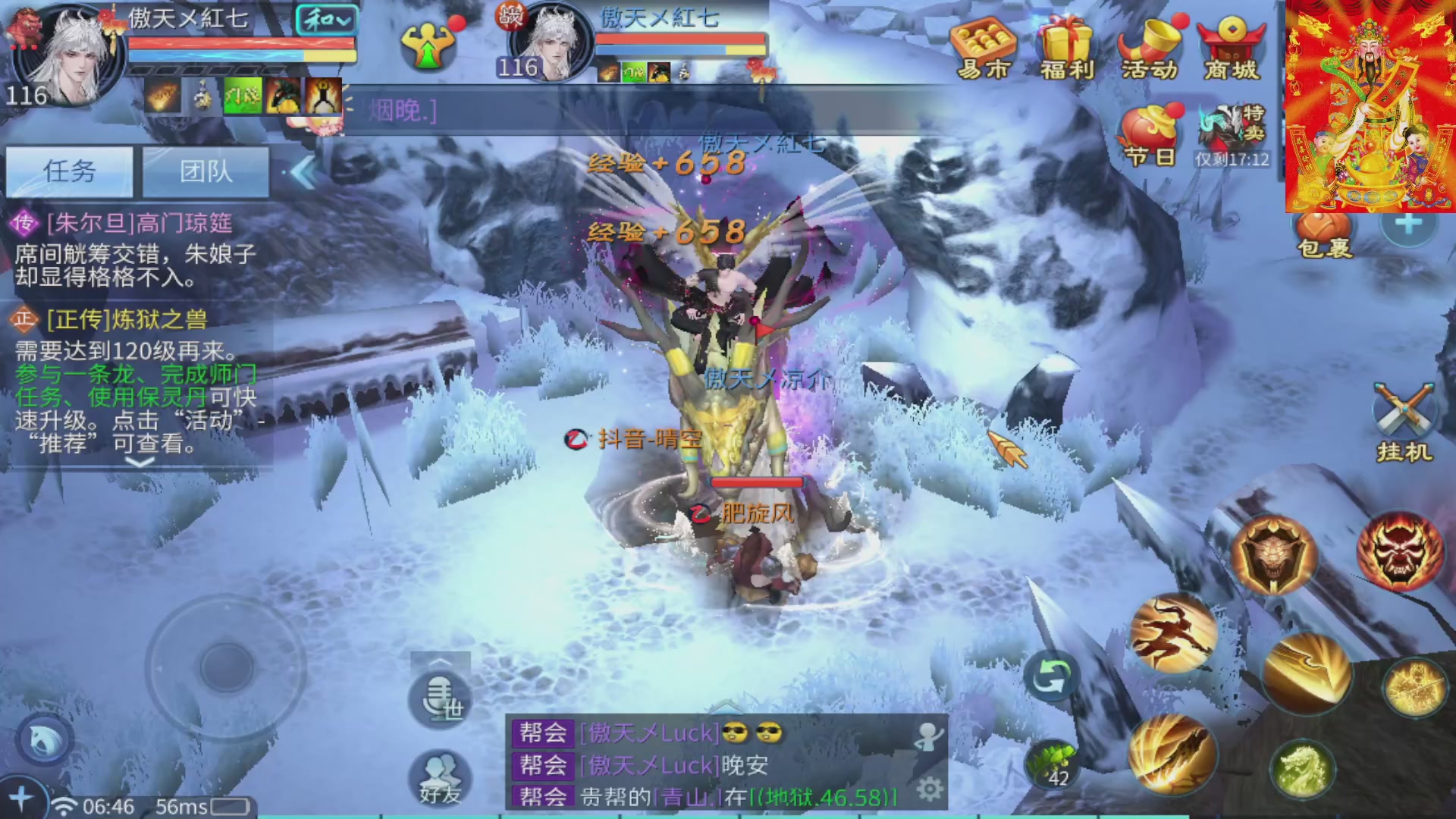
Task: Open the 商城 shop
Action: (1232, 49)
